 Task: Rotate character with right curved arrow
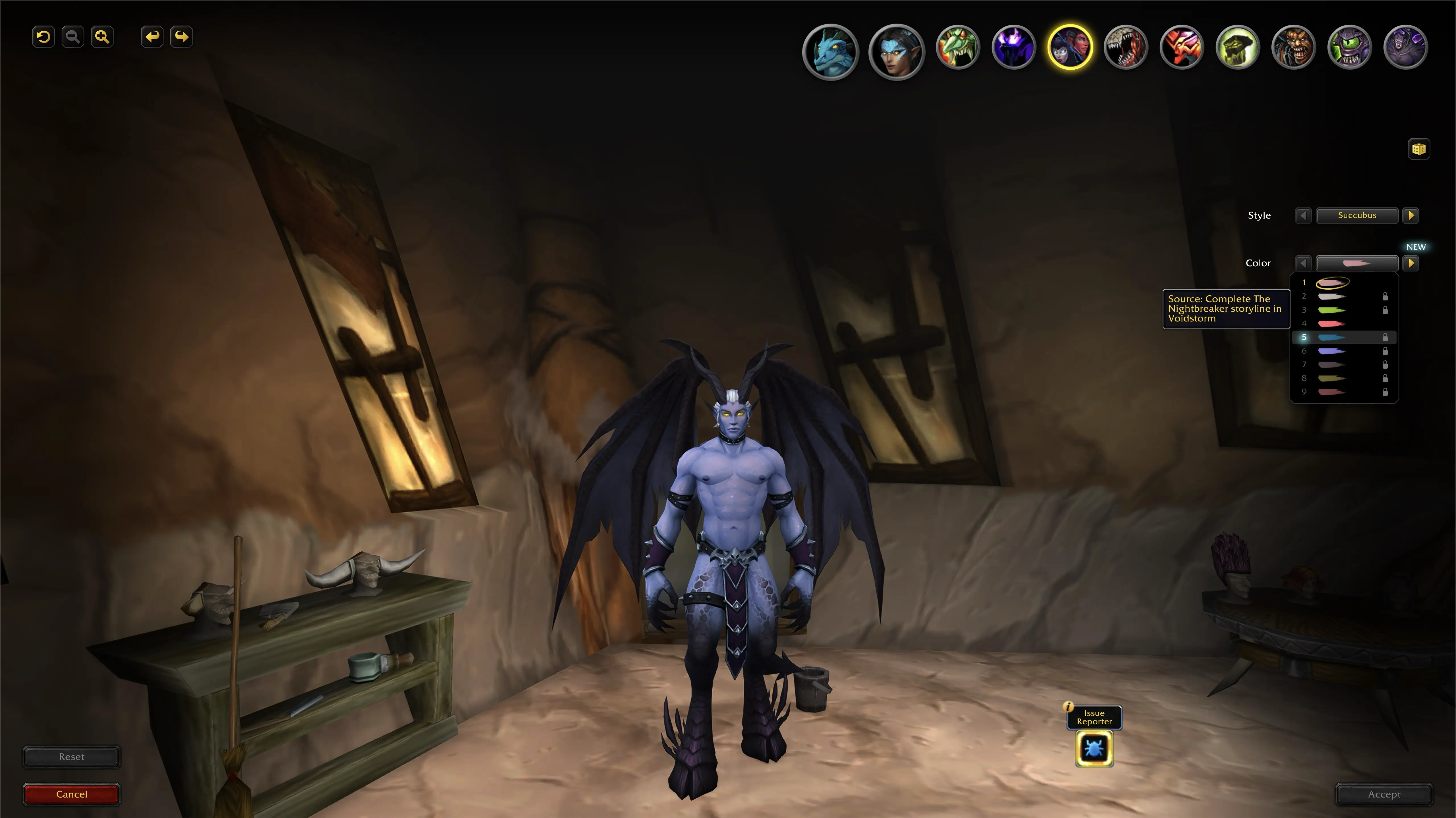181,37
